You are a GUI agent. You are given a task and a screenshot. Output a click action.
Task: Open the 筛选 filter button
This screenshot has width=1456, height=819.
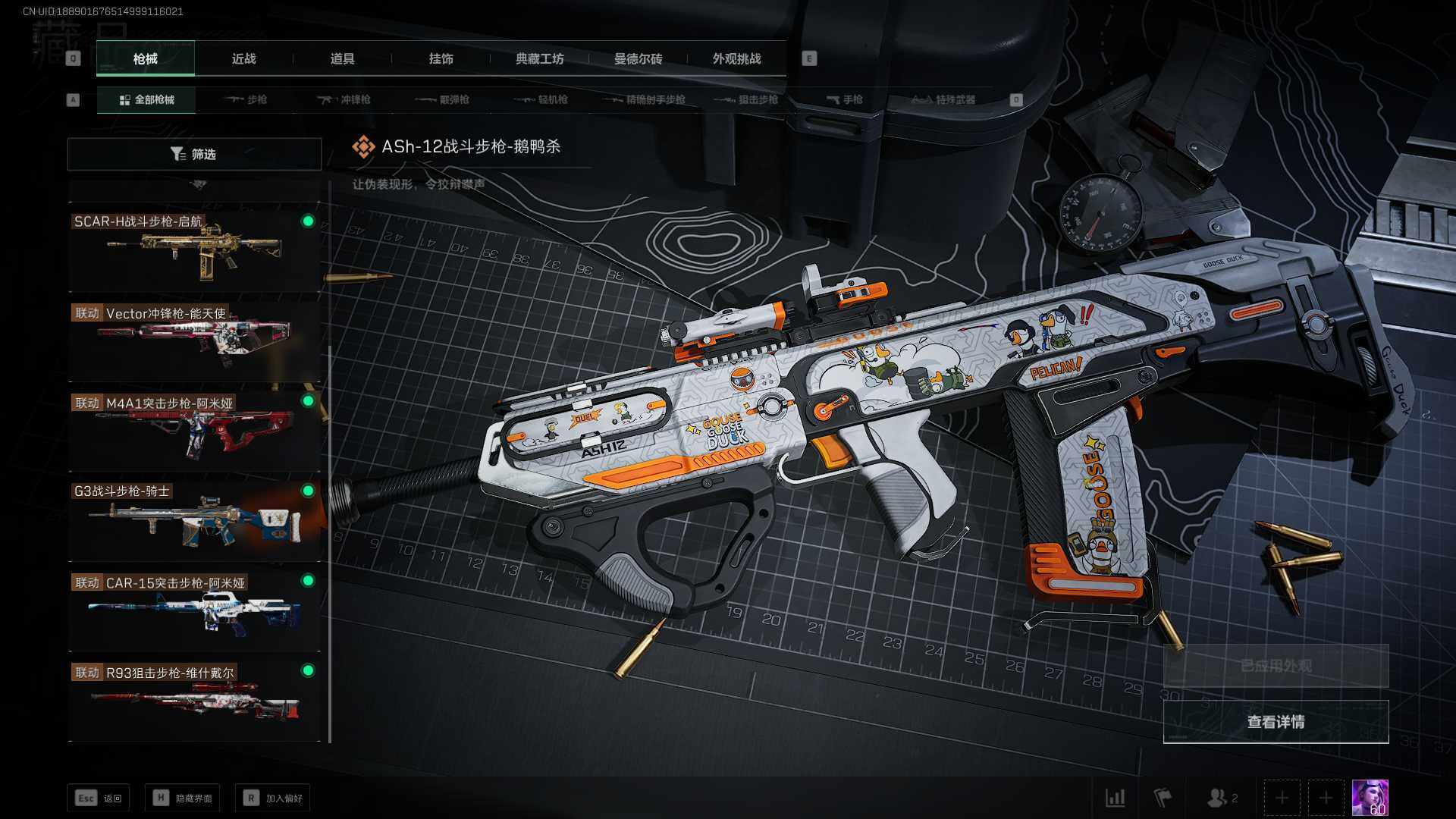pos(194,154)
